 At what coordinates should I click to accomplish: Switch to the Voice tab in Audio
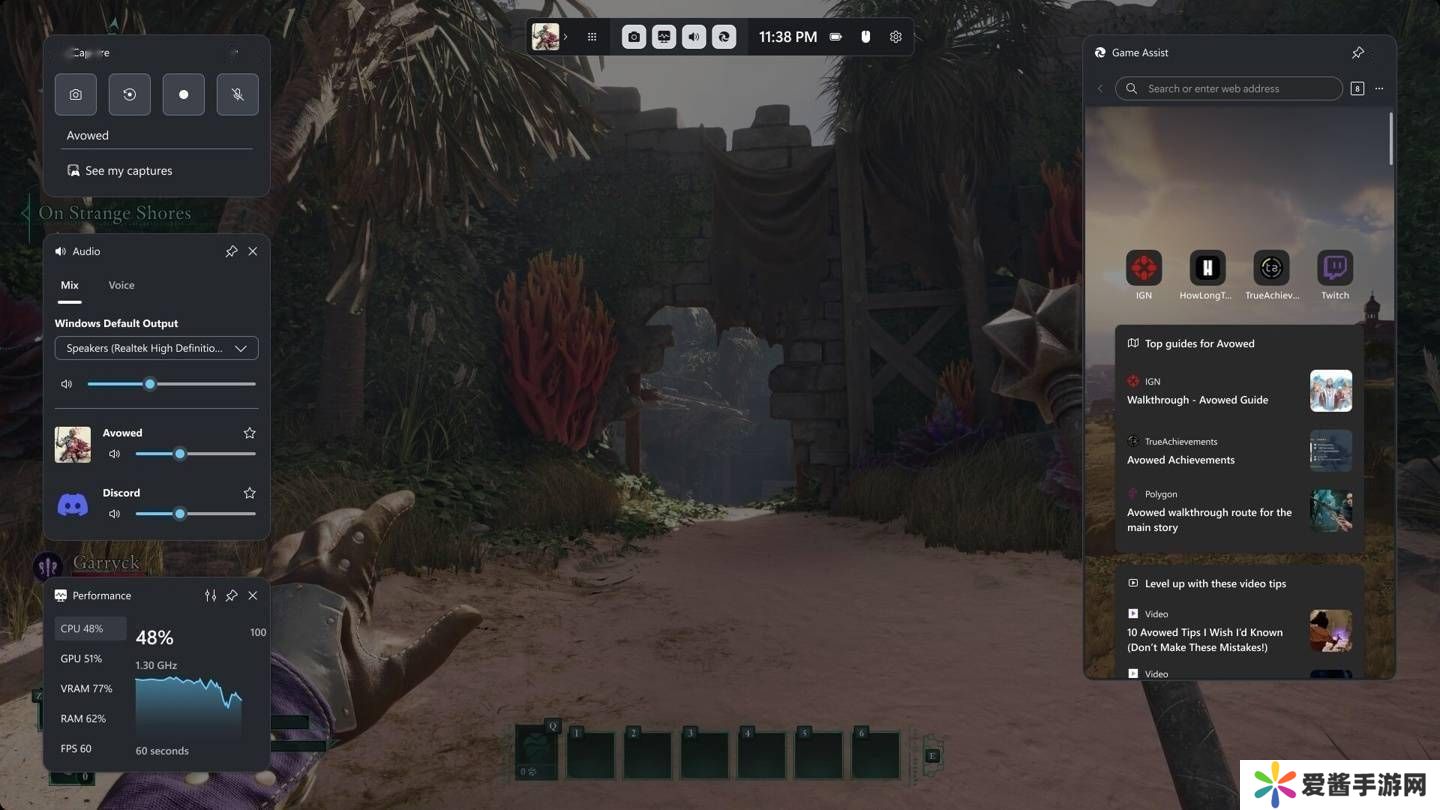[x=121, y=285]
